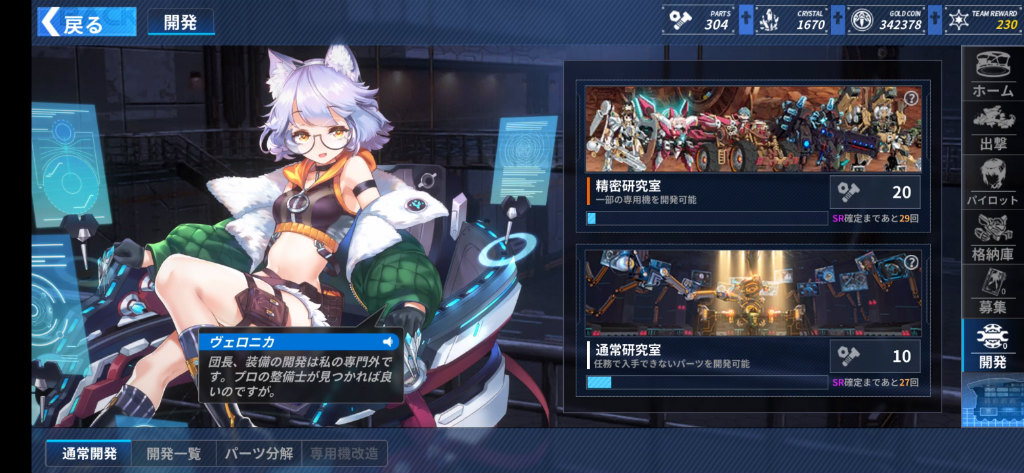Screen dimensions: 1024x473
Task: Switch to the 通常開発 tab
Action: 89,454
